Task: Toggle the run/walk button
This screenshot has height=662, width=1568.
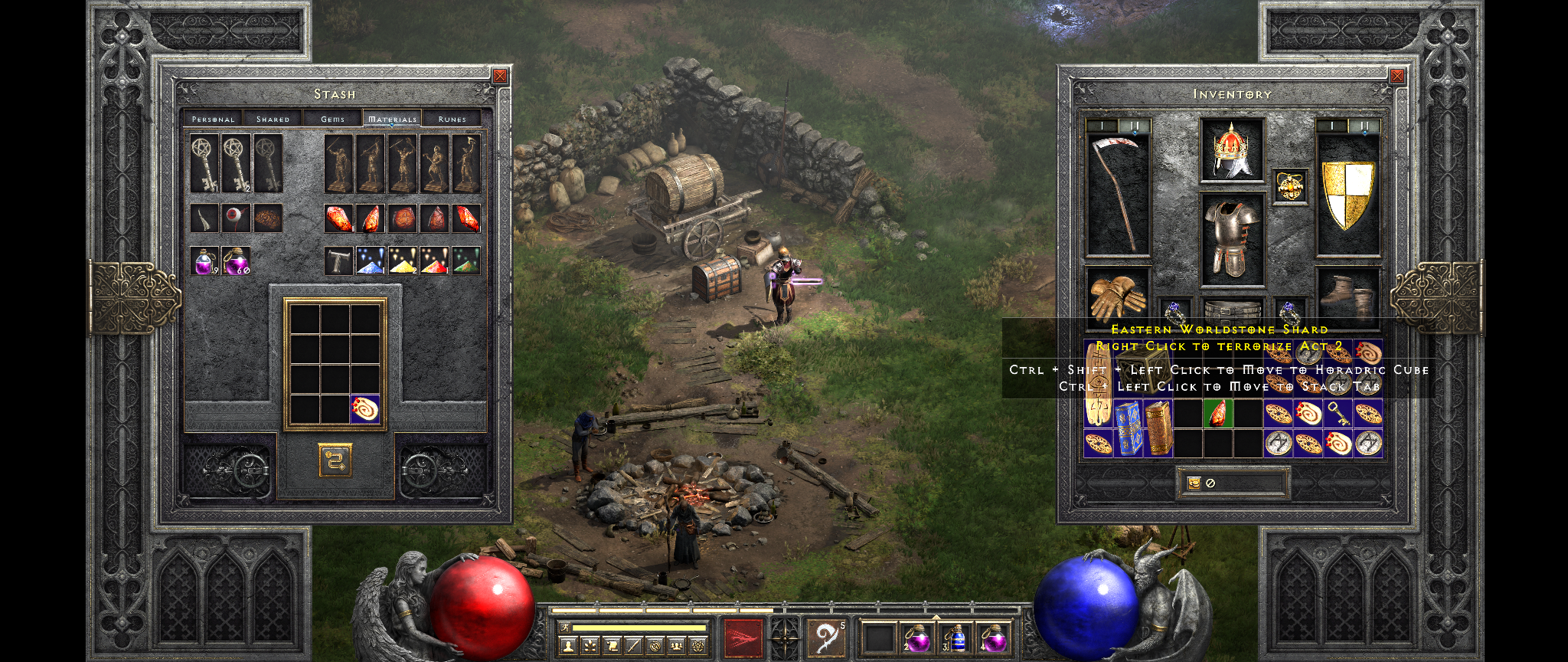Action: click(x=565, y=628)
